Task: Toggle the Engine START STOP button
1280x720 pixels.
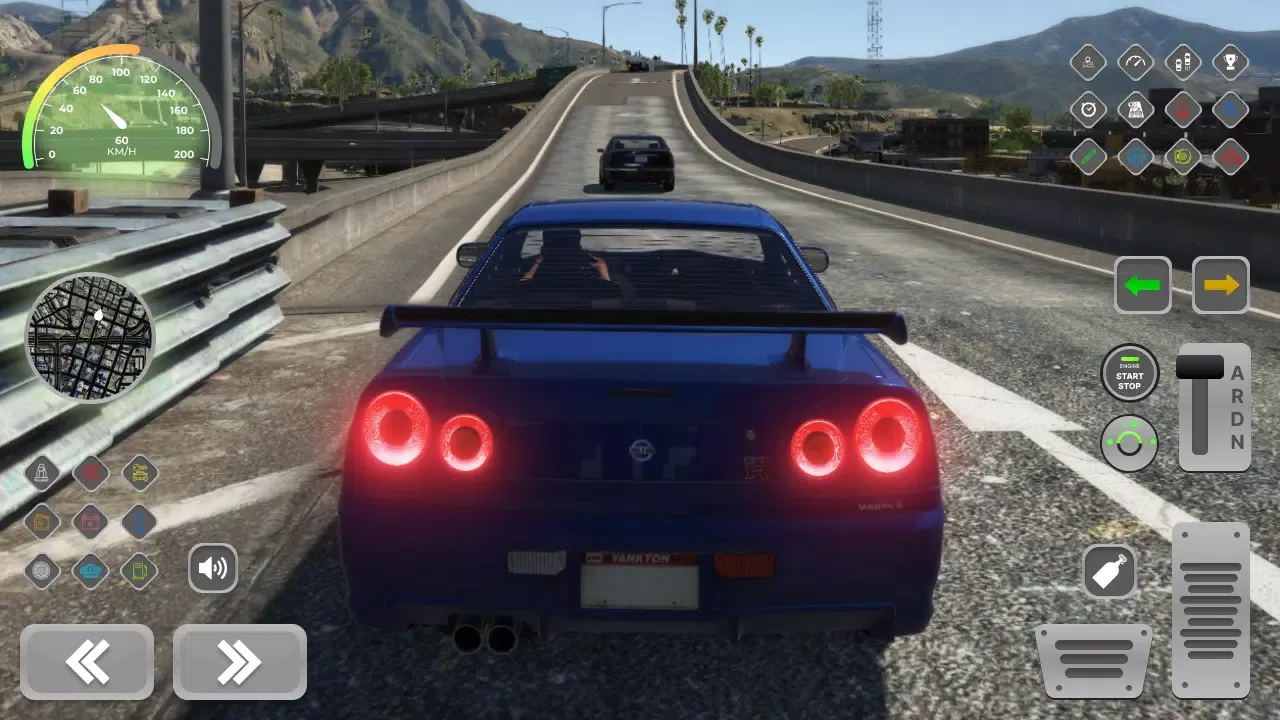Action: [x=1130, y=373]
